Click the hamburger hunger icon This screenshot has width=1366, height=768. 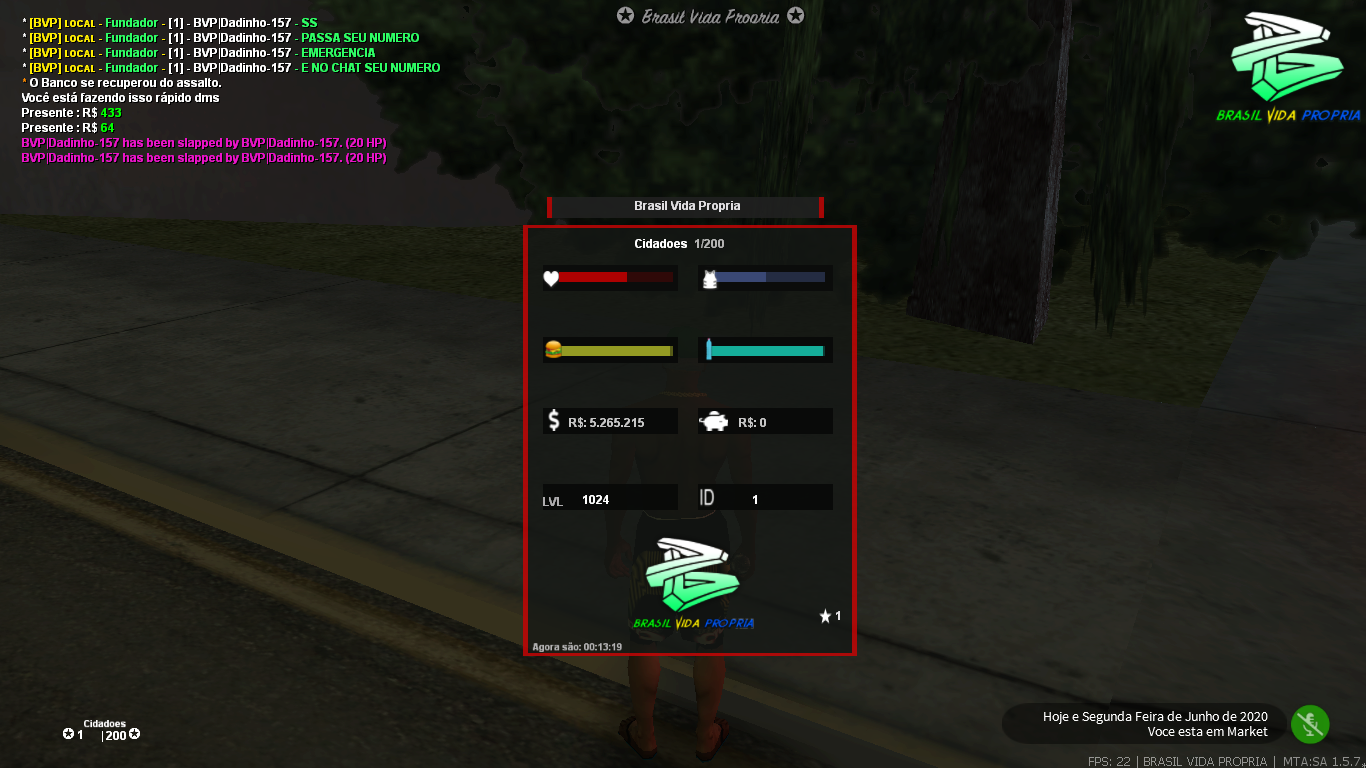click(552, 349)
